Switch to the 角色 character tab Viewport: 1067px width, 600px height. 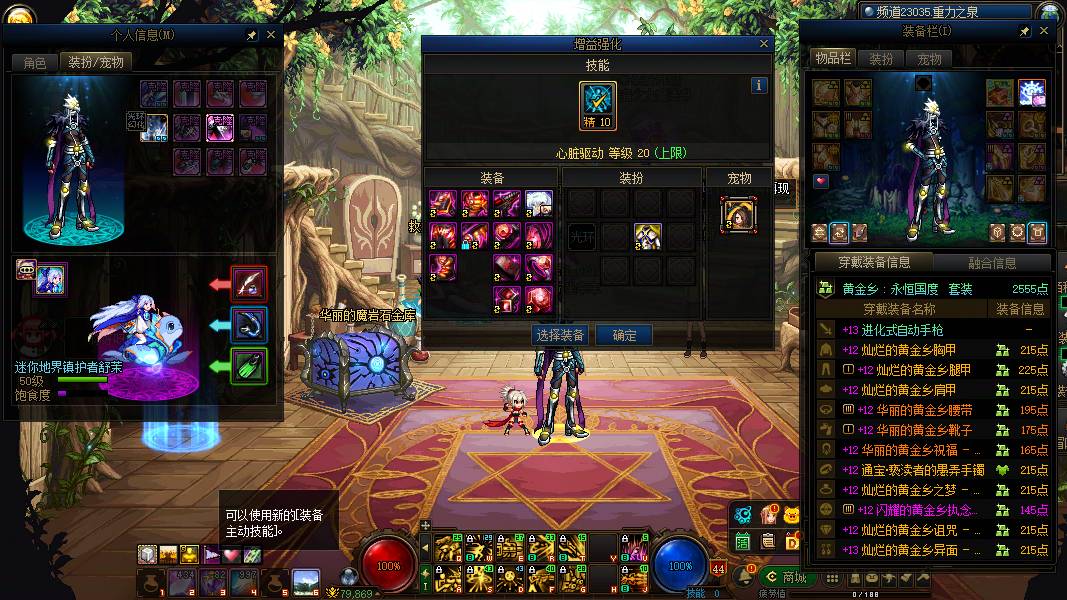(x=35, y=62)
